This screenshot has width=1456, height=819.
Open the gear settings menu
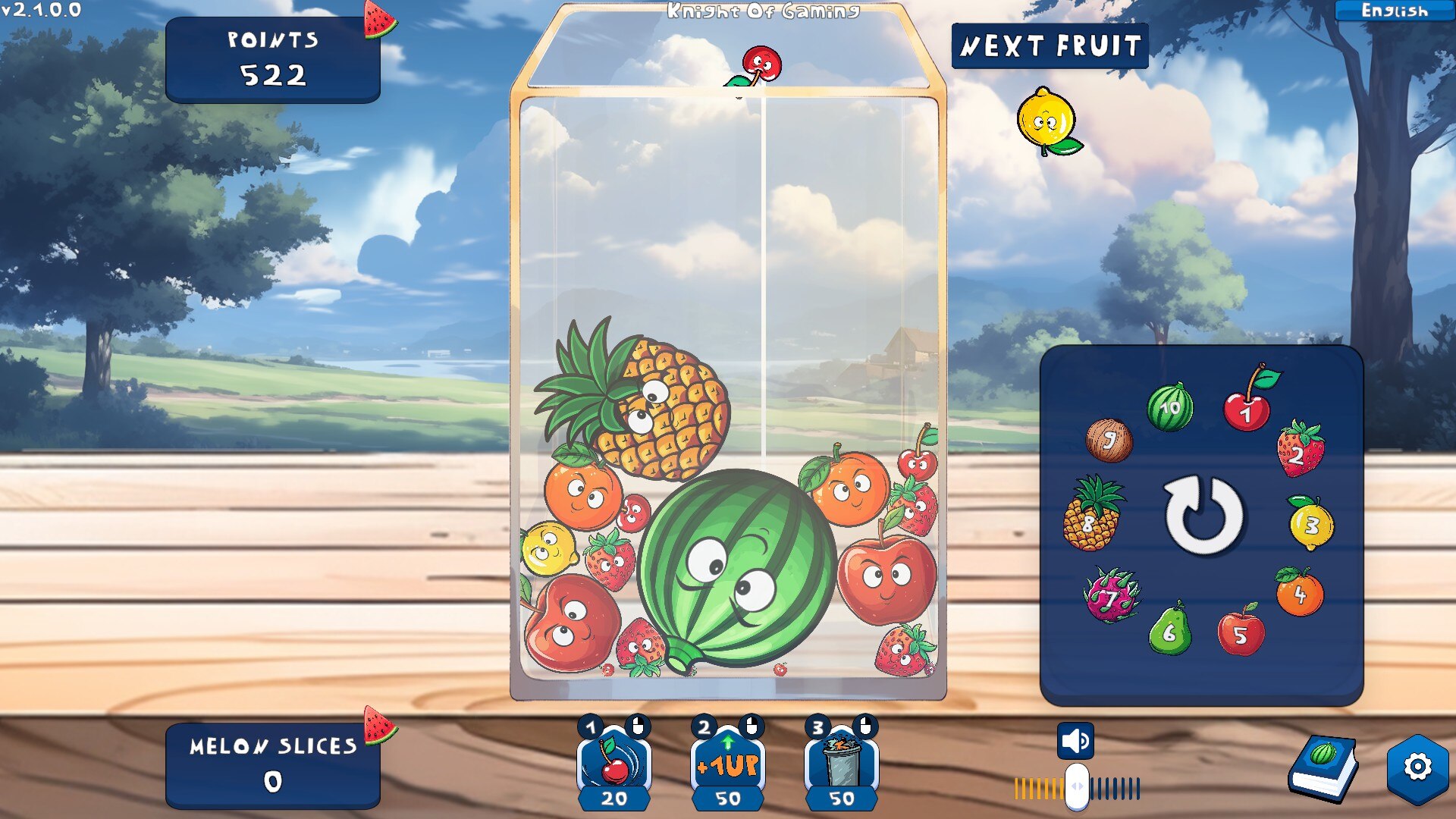[1417, 767]
